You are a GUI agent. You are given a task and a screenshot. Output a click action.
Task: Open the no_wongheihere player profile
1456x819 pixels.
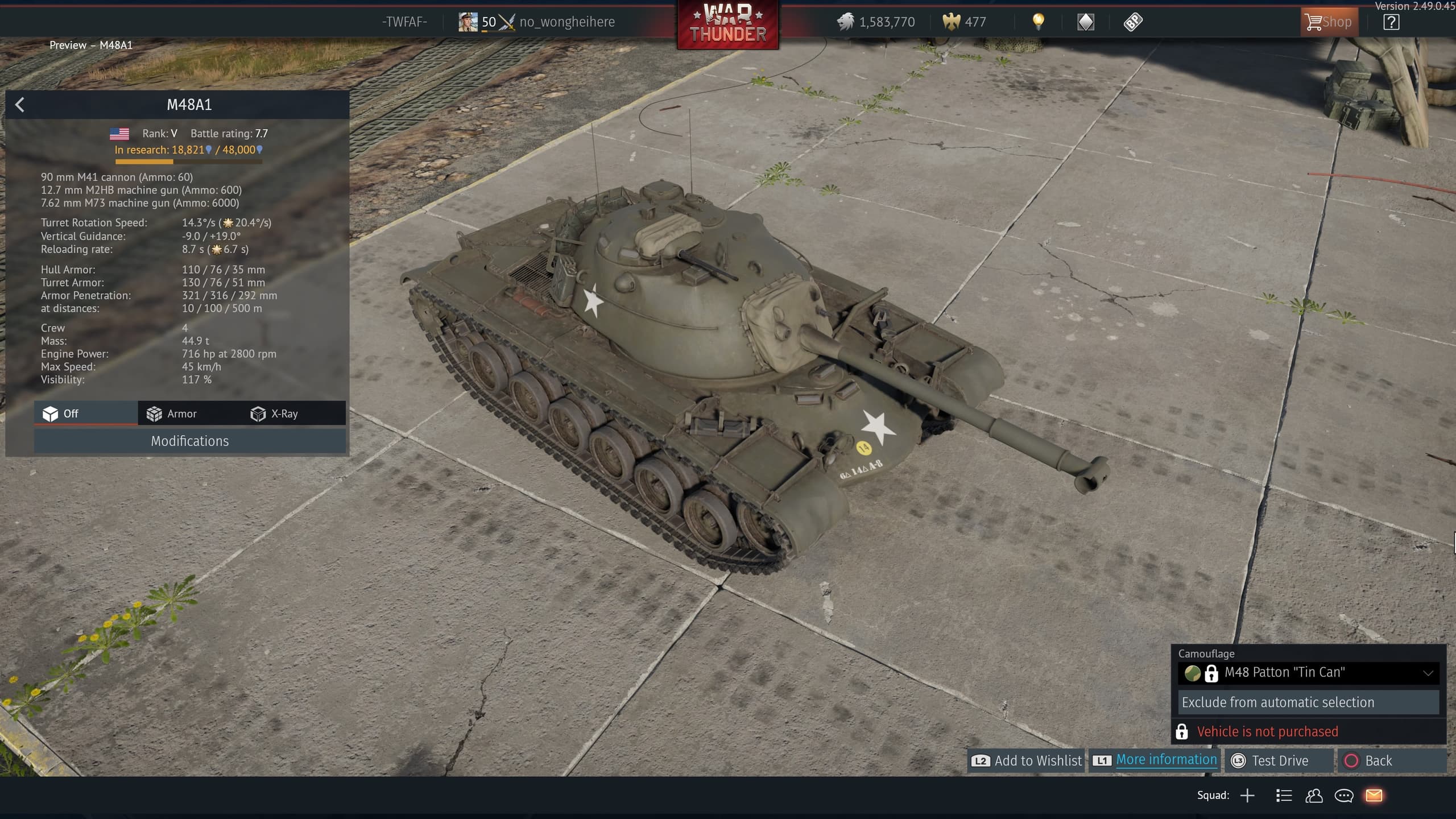coord(566,22)
